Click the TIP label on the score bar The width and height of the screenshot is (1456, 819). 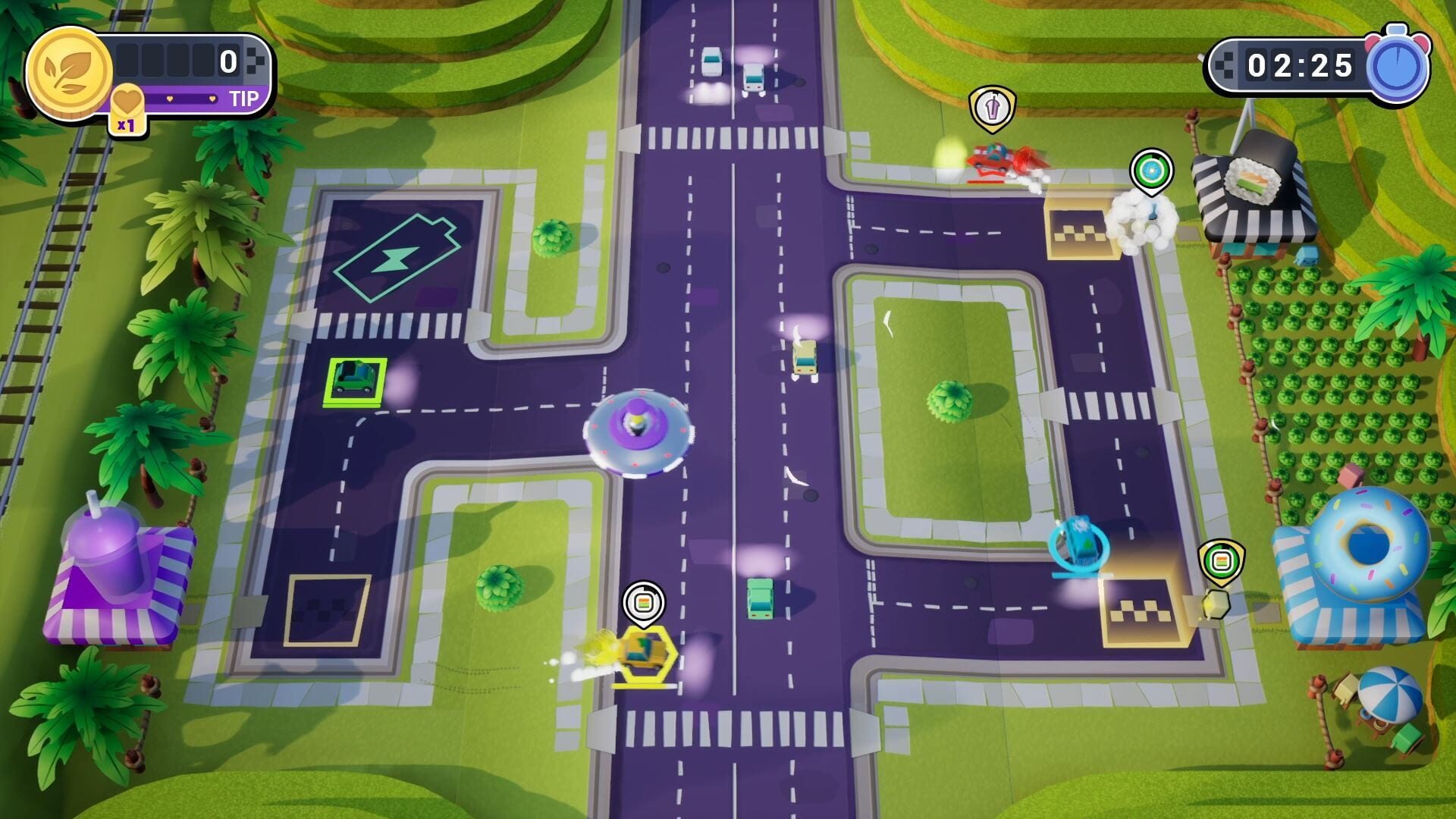(241, 96)
